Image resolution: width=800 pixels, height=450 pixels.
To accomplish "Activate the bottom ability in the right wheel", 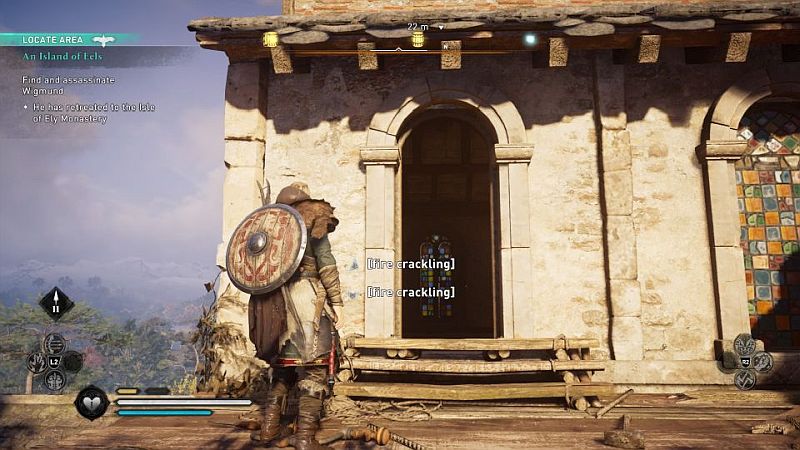I will [745, 379].
